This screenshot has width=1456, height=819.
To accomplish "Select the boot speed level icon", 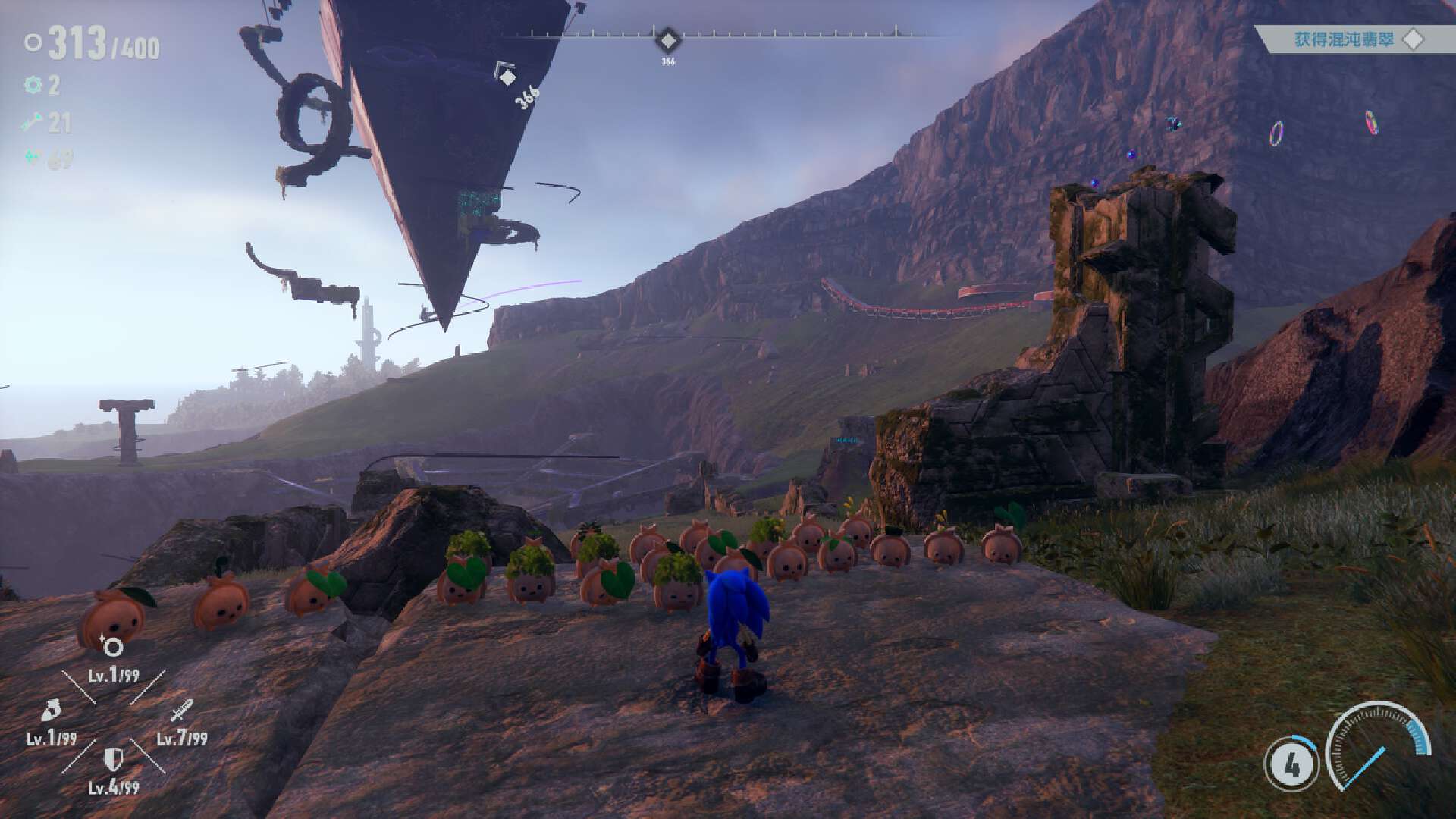I will 51,711.
